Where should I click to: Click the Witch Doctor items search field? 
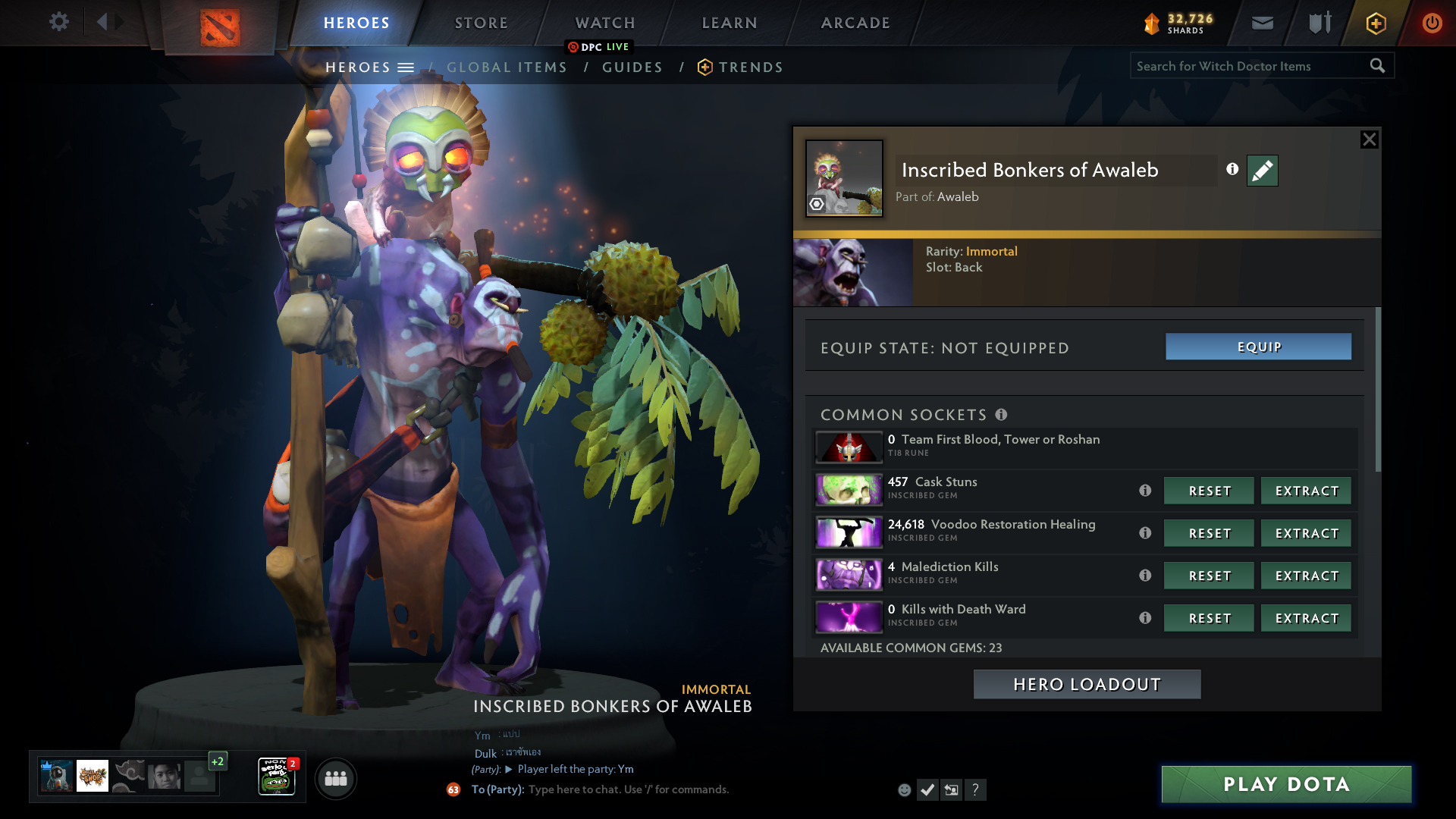pos(1247,66)
